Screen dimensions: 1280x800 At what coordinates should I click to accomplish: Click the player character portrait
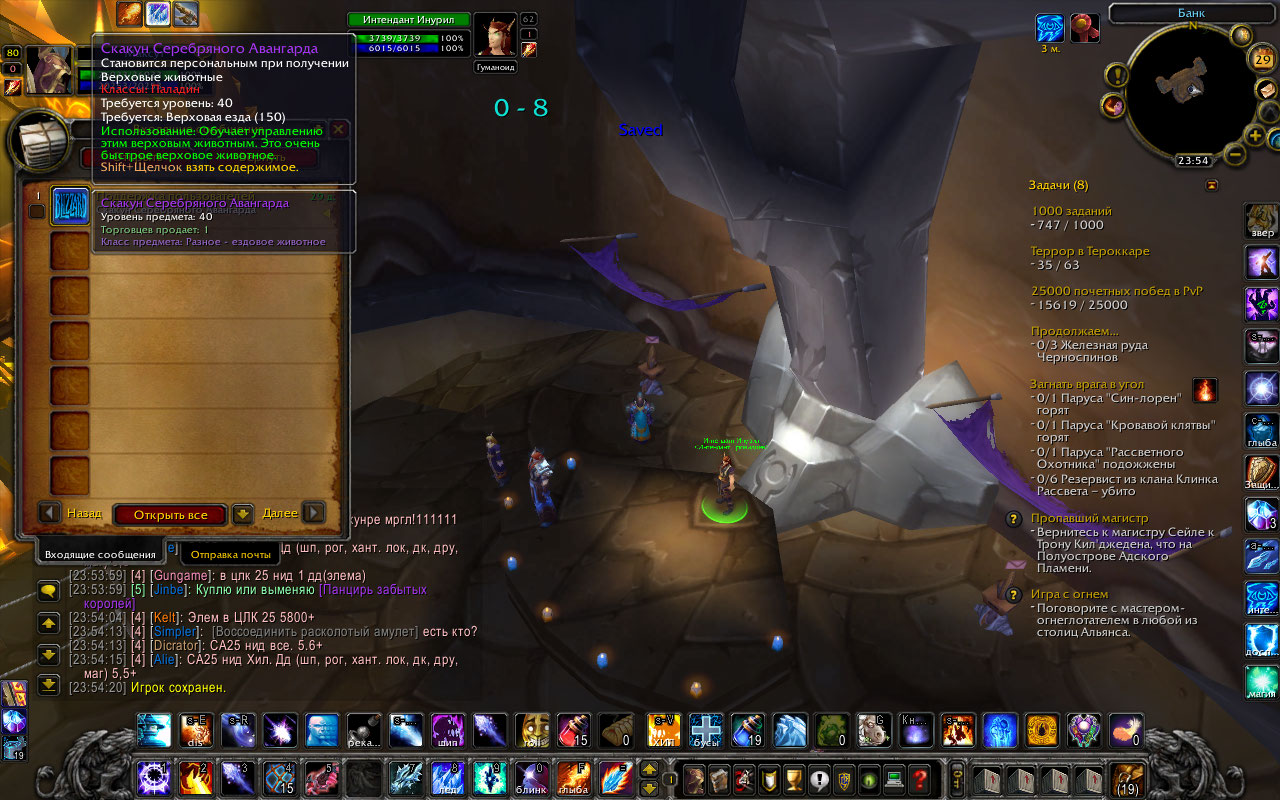coord(48,70)
